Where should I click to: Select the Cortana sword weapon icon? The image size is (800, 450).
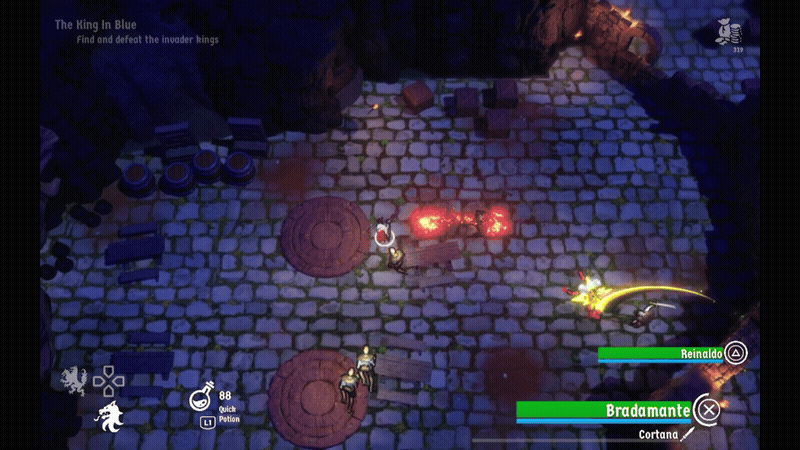(x=687, y=435)
